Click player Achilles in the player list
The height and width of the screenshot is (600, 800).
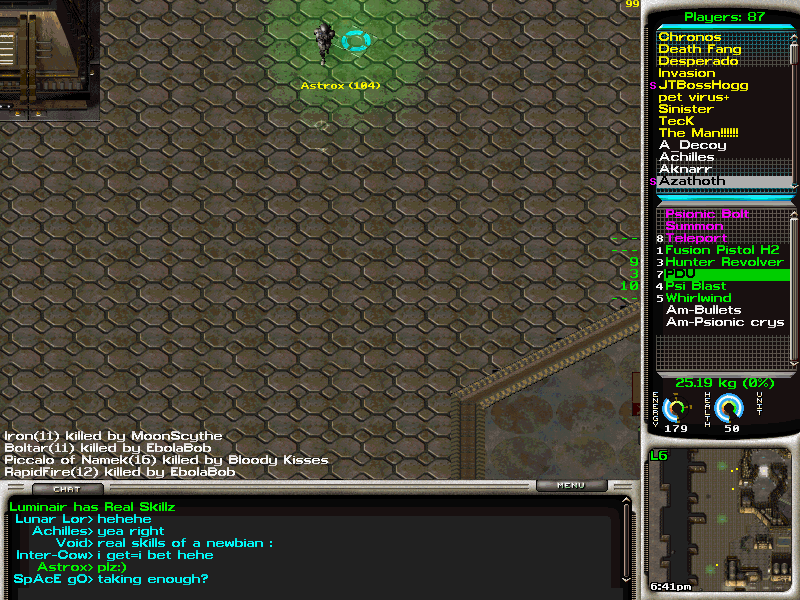pyautogui.click(x=686, y=157)
